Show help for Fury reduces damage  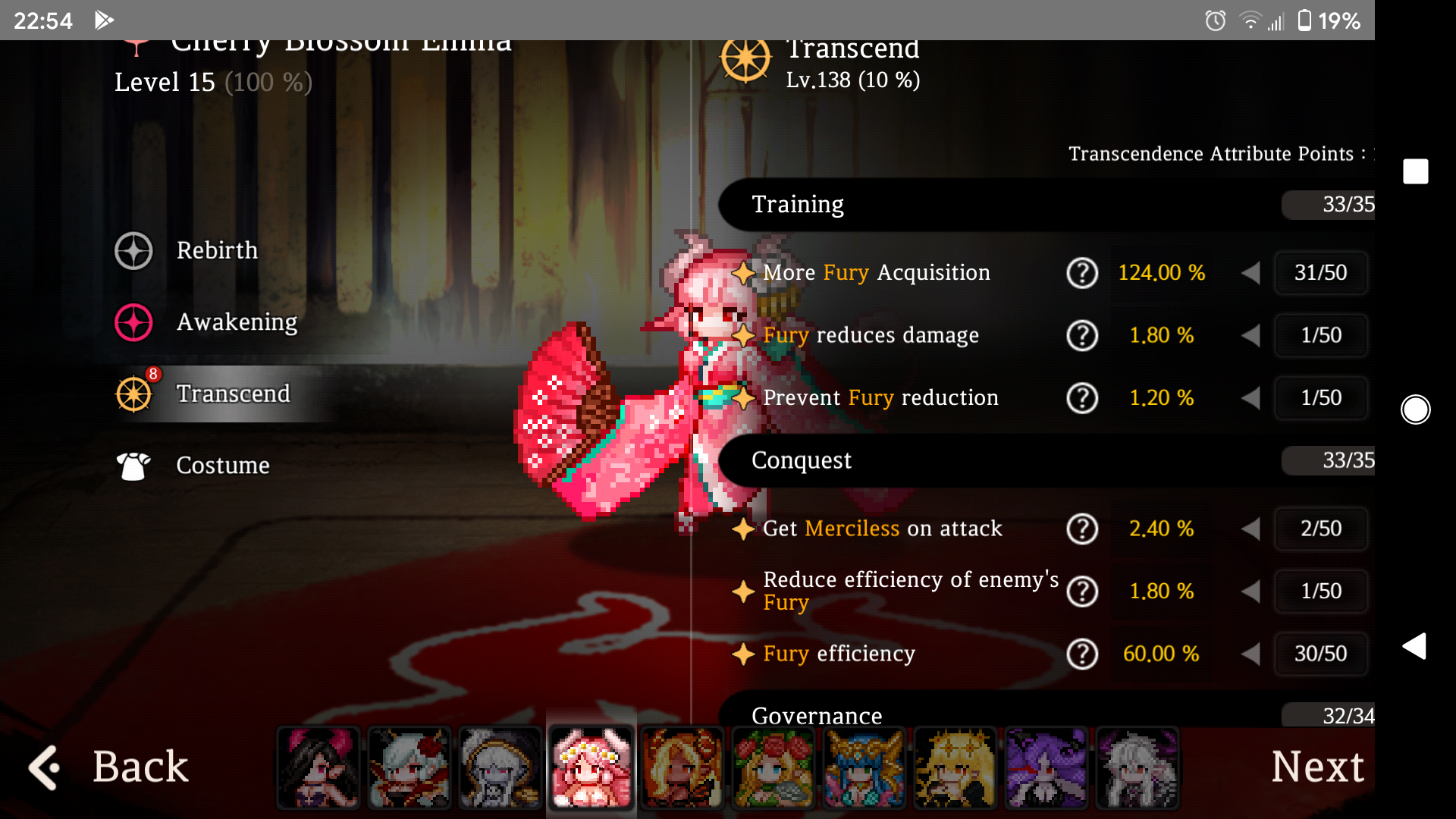pos(1081,335)
